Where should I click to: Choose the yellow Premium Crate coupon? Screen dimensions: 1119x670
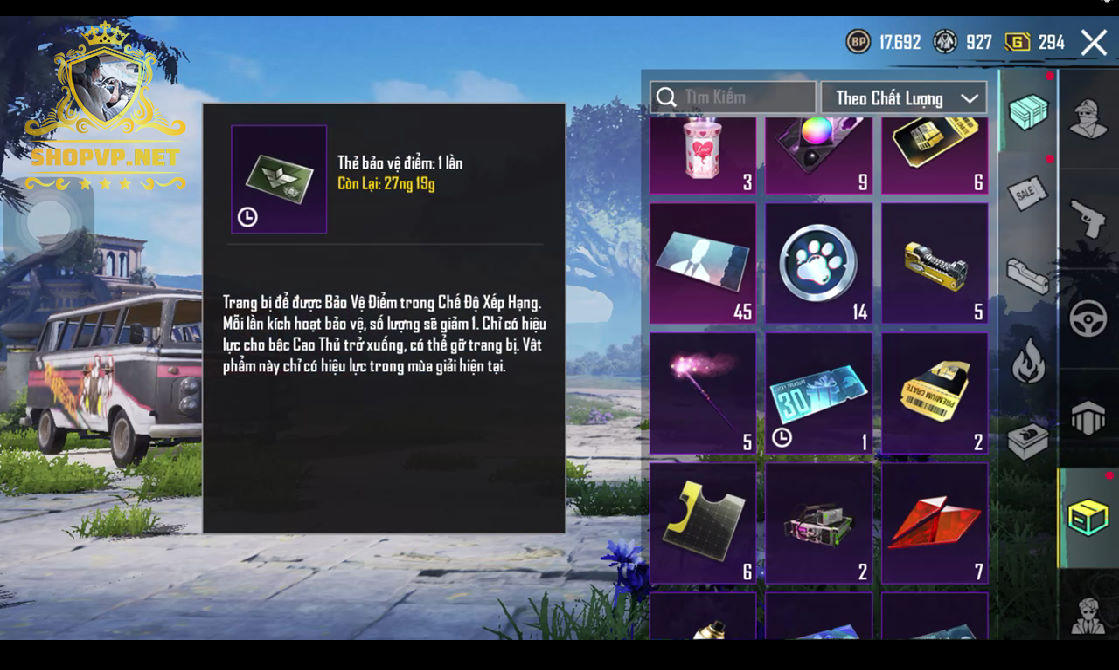point(934,393)
